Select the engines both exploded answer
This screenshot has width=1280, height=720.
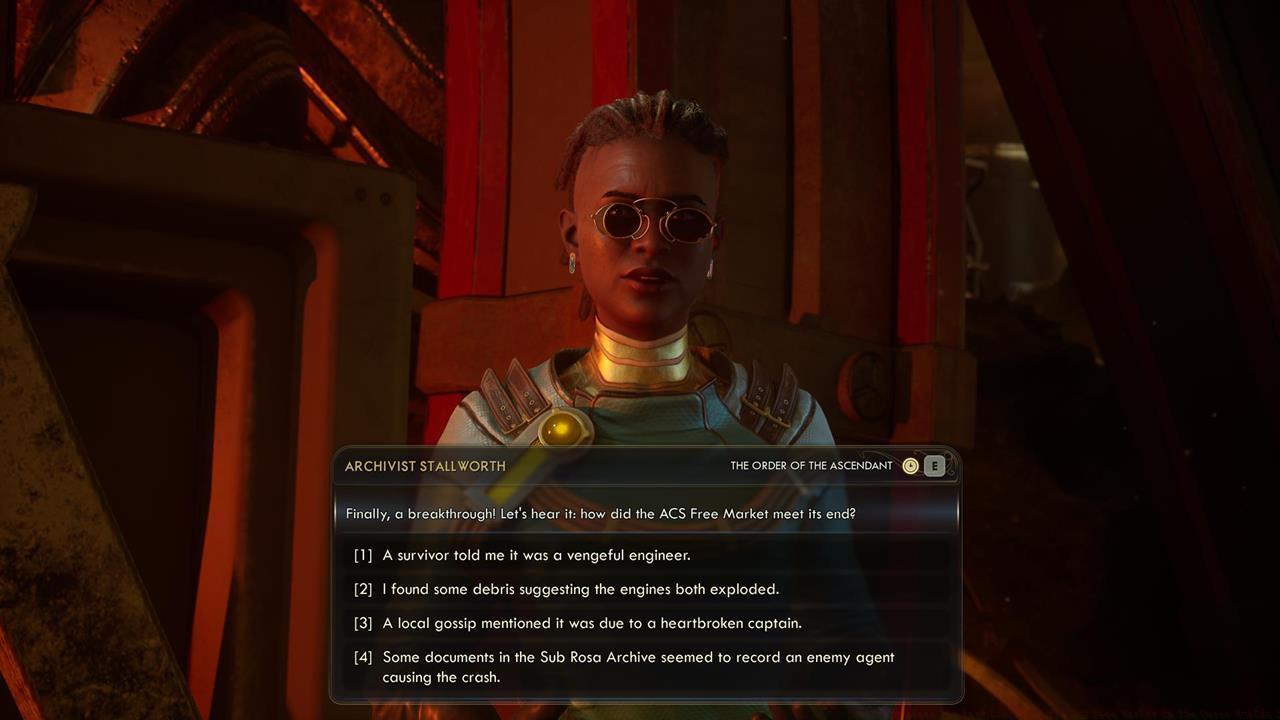coord(580,589)
